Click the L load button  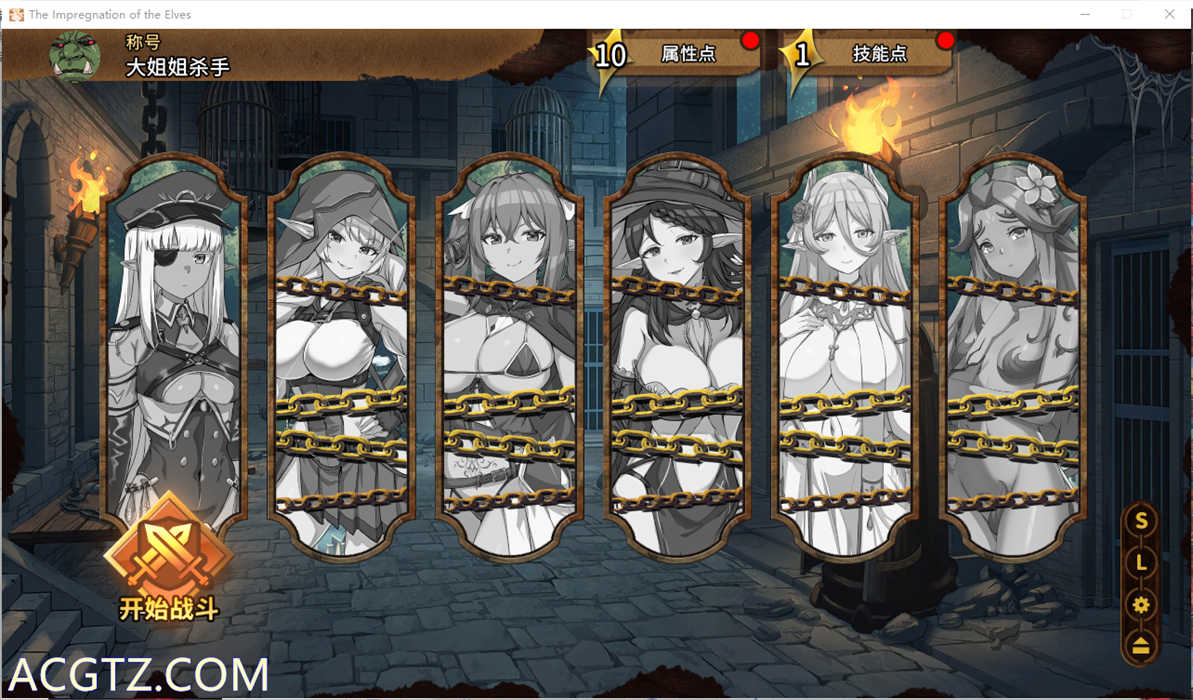1141,563
